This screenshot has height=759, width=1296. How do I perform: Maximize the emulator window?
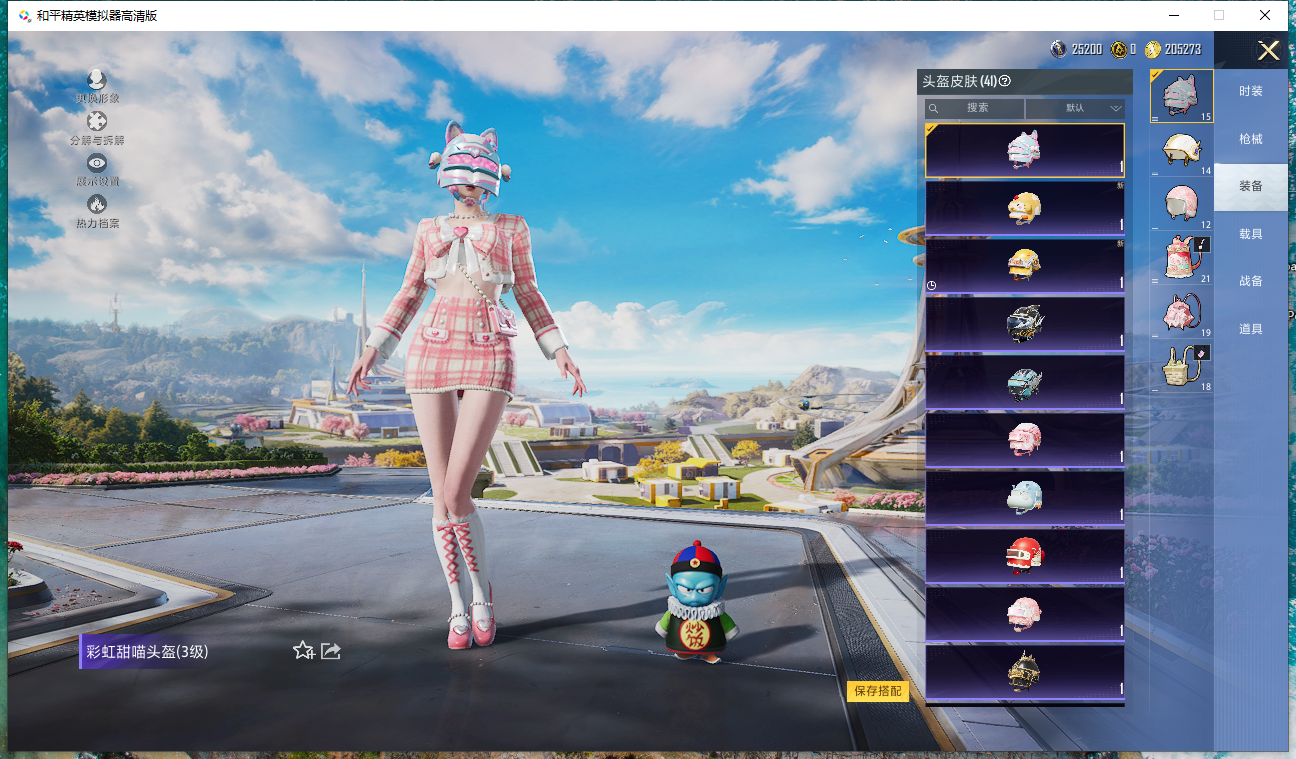tap(1218, 15)
